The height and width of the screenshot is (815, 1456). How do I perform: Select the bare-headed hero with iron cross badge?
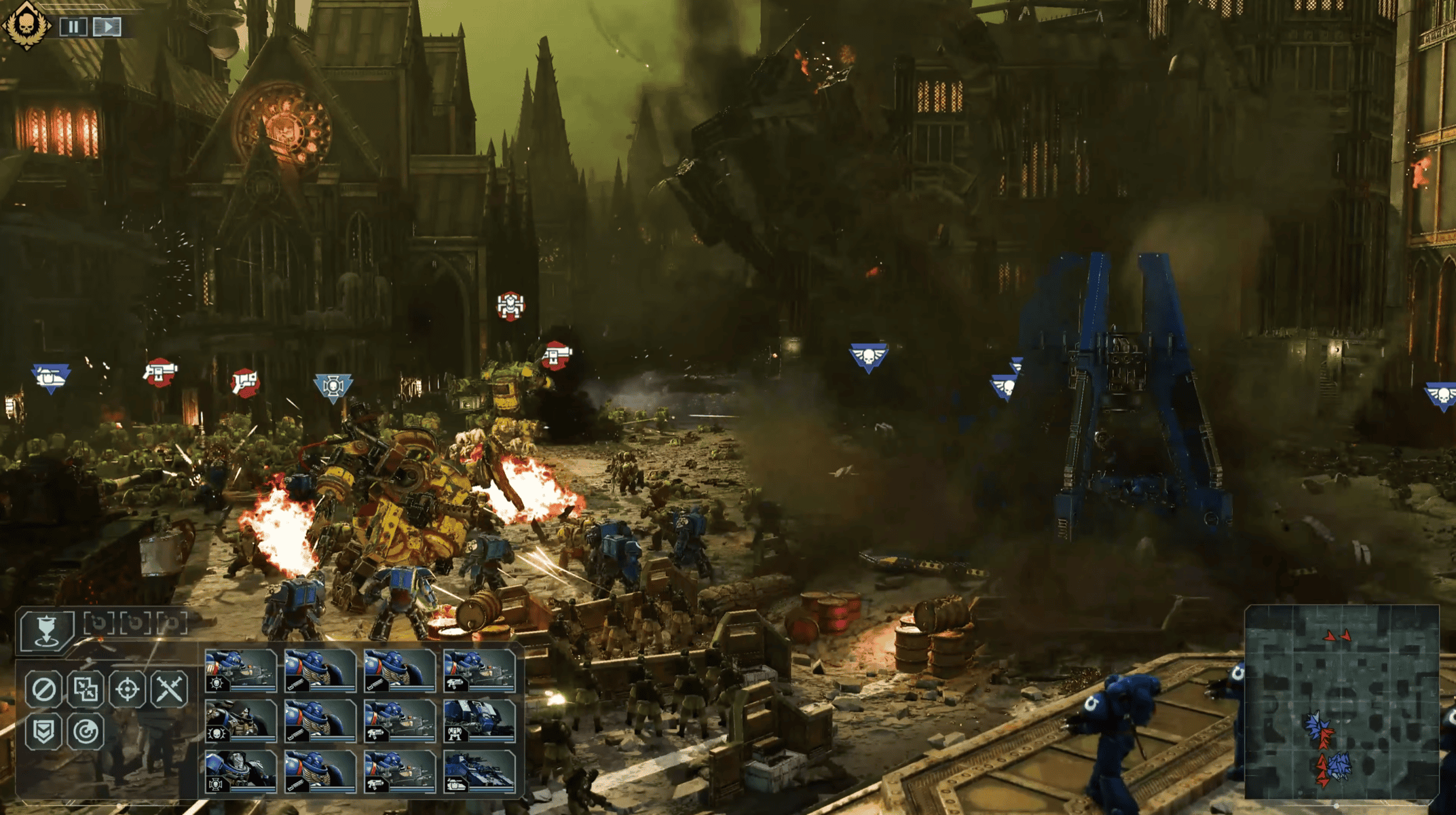[241, 772]
